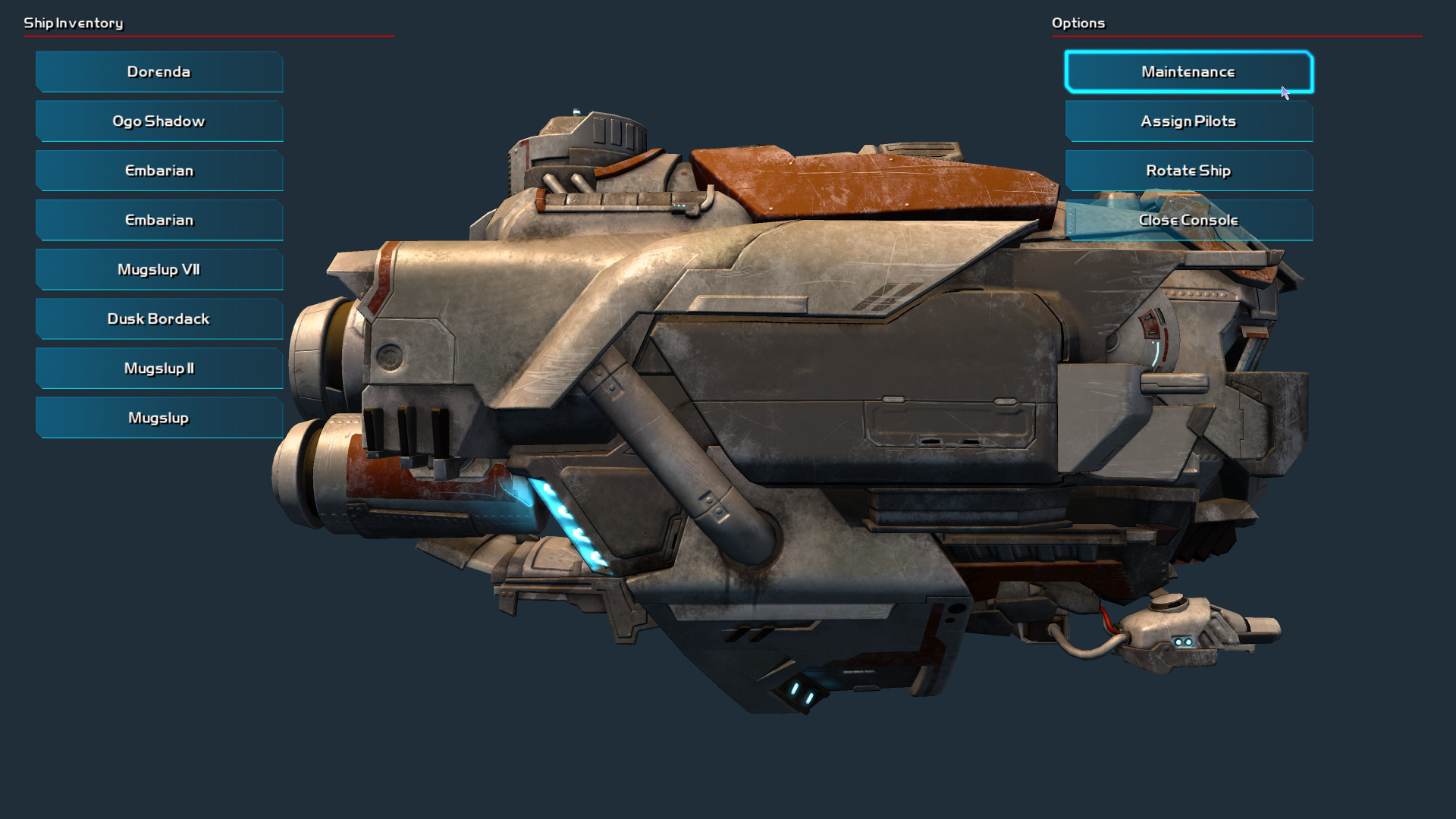Click the turret atop the ship model
1456x819 pixels.
(x=599, y=133)
